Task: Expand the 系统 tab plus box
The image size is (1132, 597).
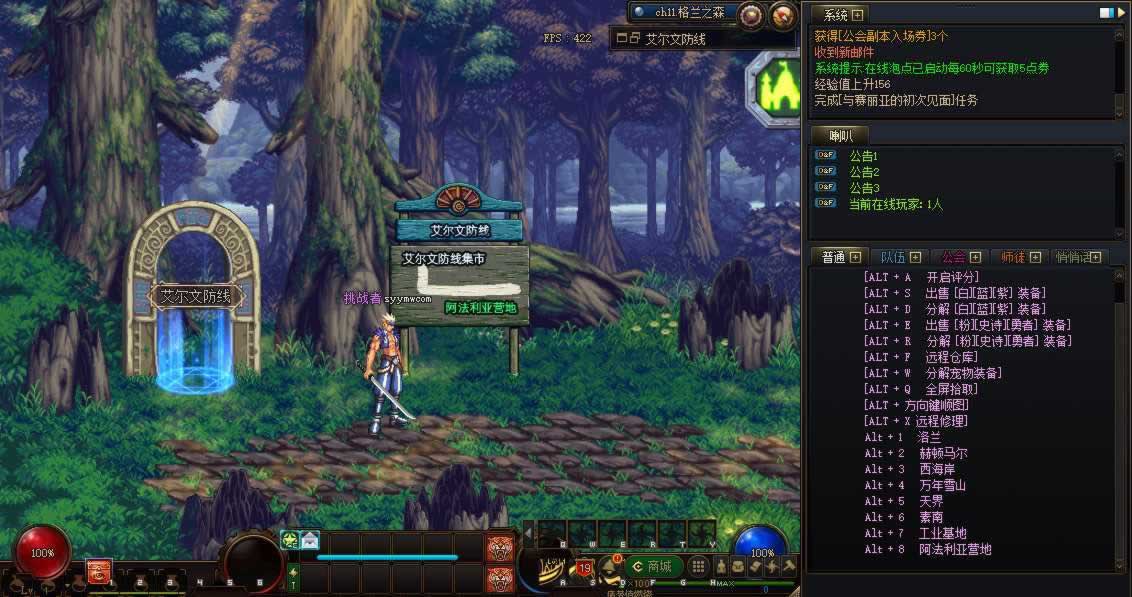Action: click(x=857, y=15)
